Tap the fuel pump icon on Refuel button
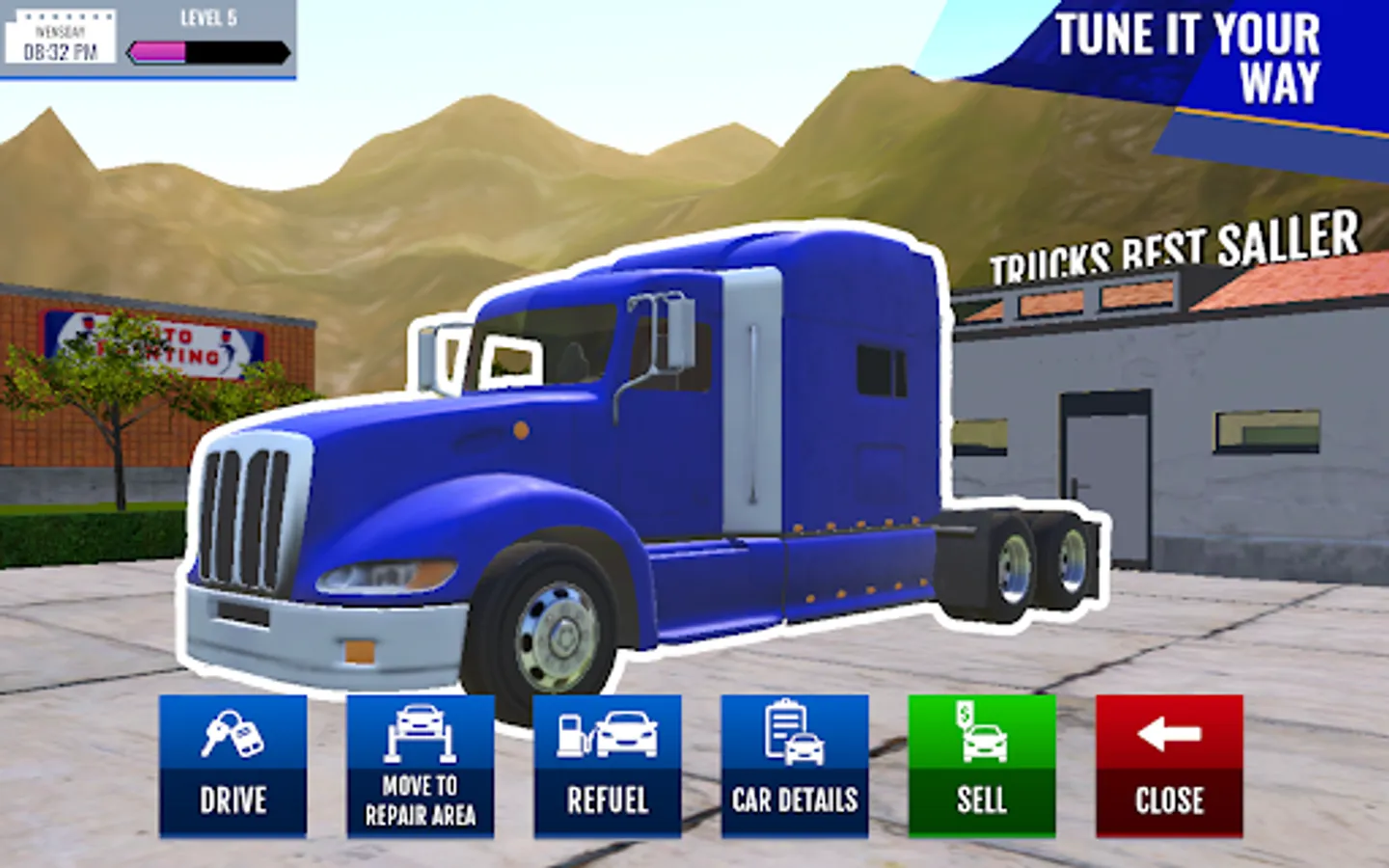 (571, 736)
